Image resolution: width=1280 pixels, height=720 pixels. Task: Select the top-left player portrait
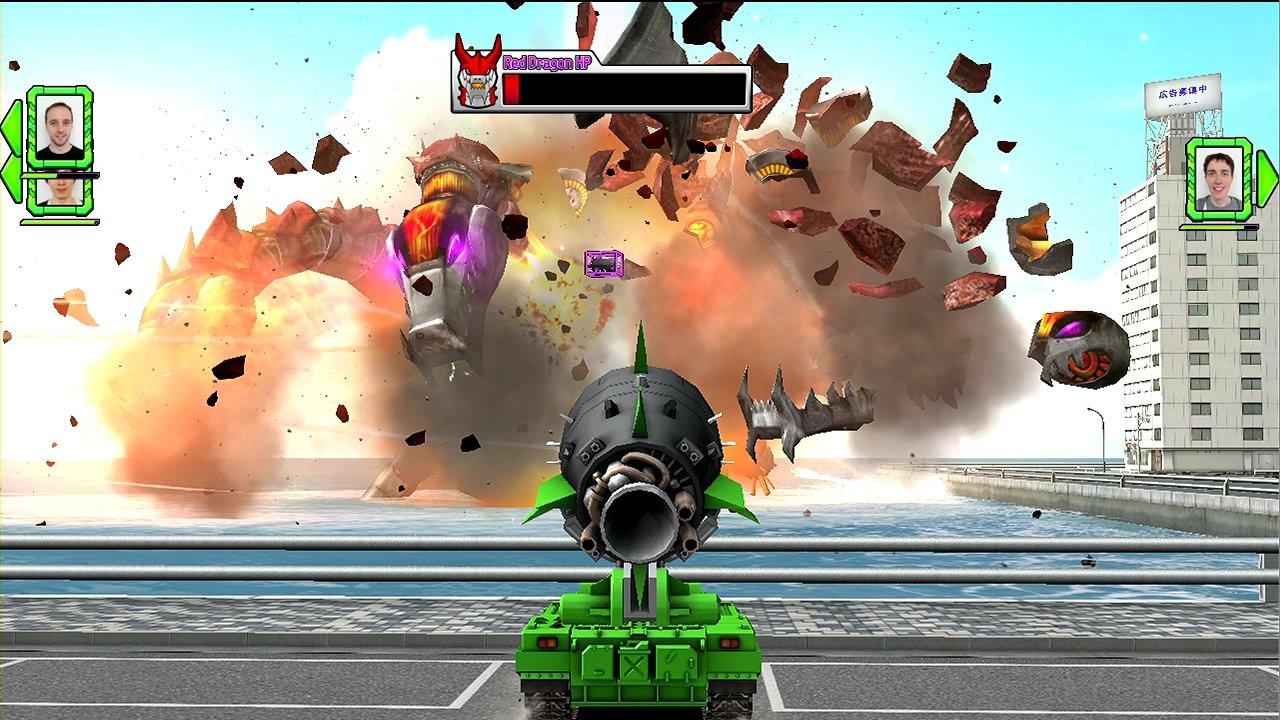(60, 126)
